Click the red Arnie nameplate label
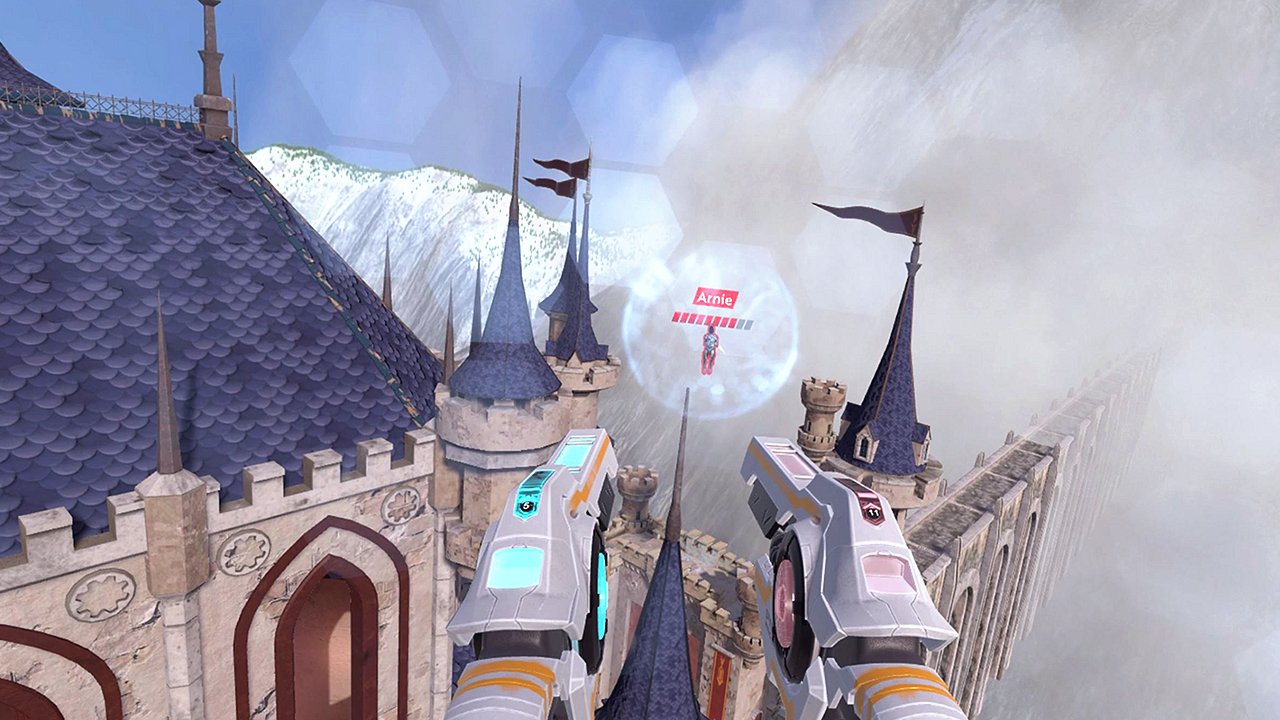Image resolution: width=1280 pixels, height=720 pixels. coord(716,295)
